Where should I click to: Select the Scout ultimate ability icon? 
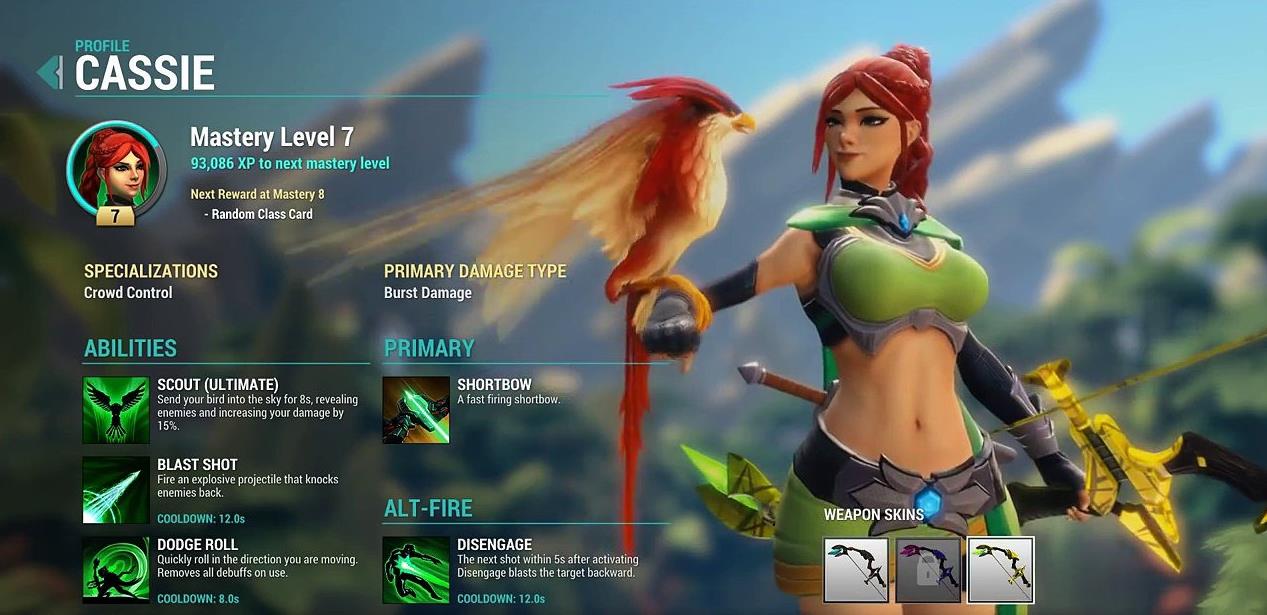click(116, 410)
